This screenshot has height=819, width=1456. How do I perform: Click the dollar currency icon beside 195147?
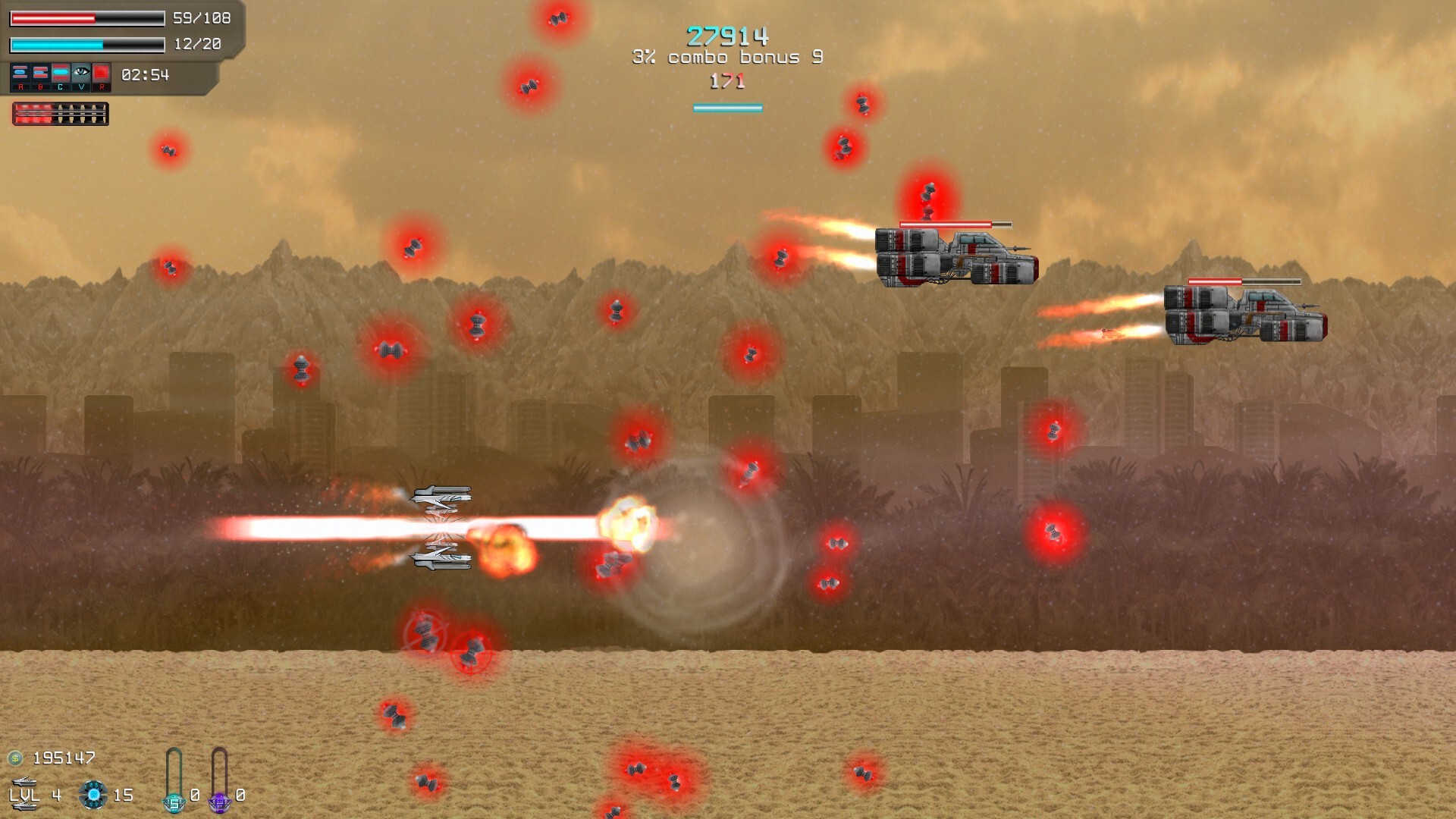pos(16,758)
